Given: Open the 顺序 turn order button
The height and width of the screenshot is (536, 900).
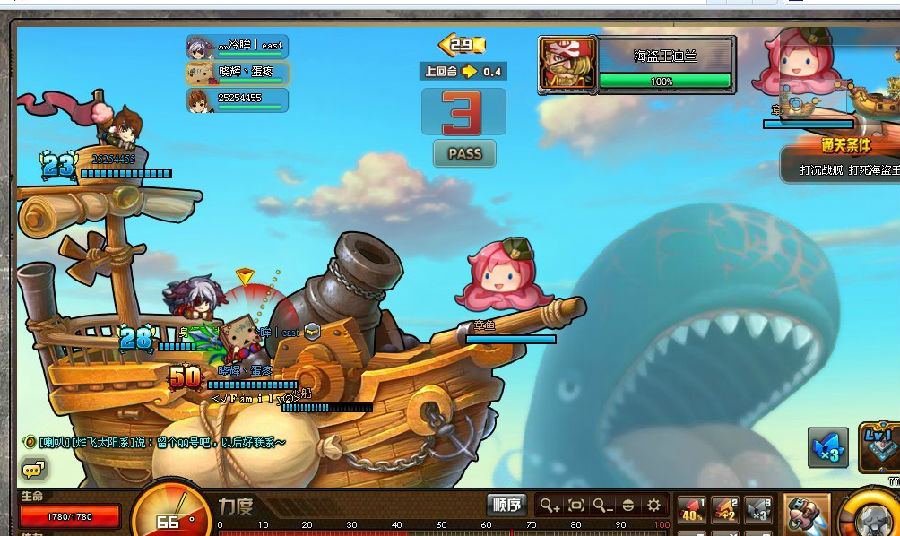Looking at the screenshot, I should (x=507, y=505).
